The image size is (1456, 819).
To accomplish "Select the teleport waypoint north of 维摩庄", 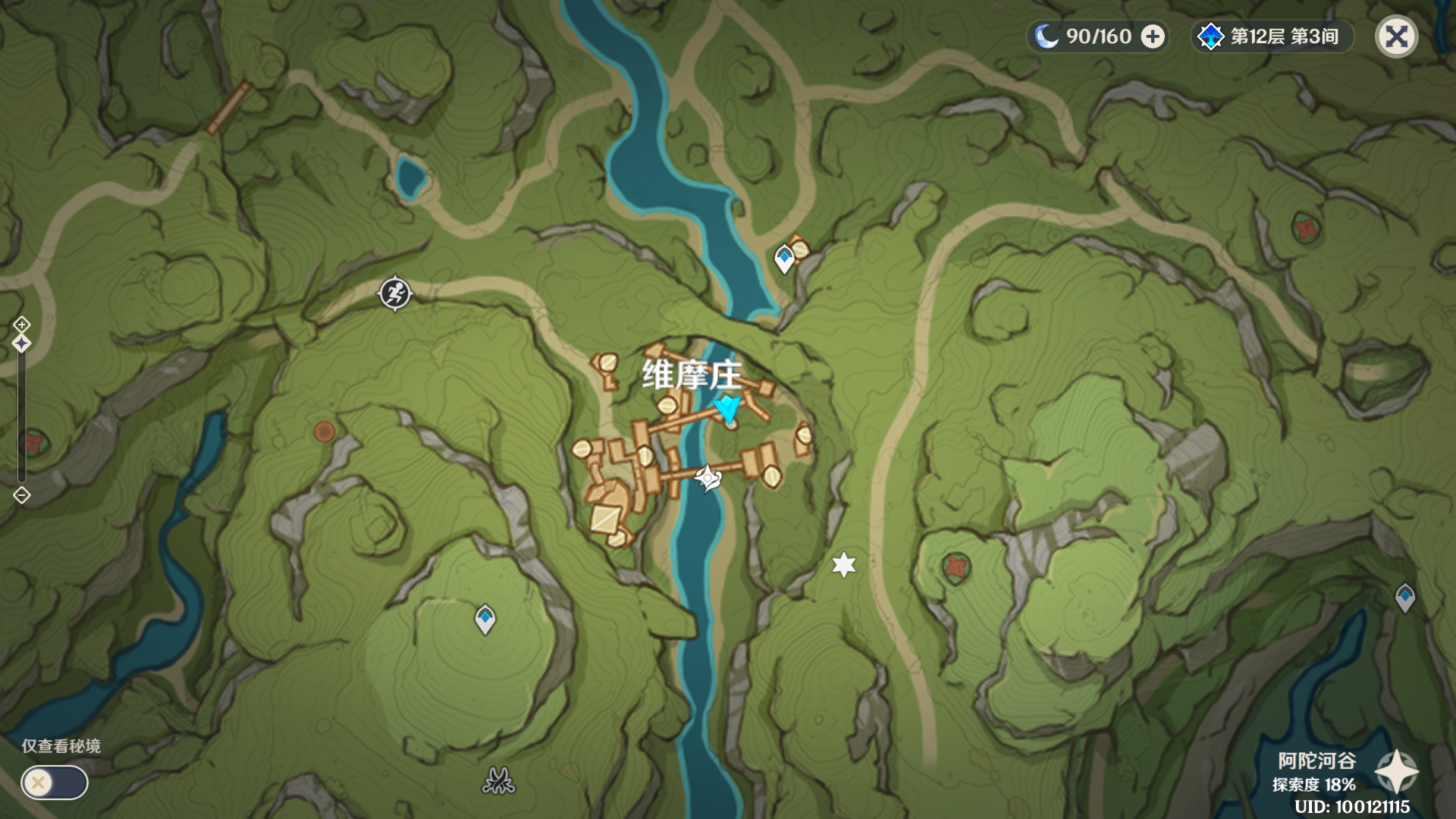I will [x=784, y=259].
